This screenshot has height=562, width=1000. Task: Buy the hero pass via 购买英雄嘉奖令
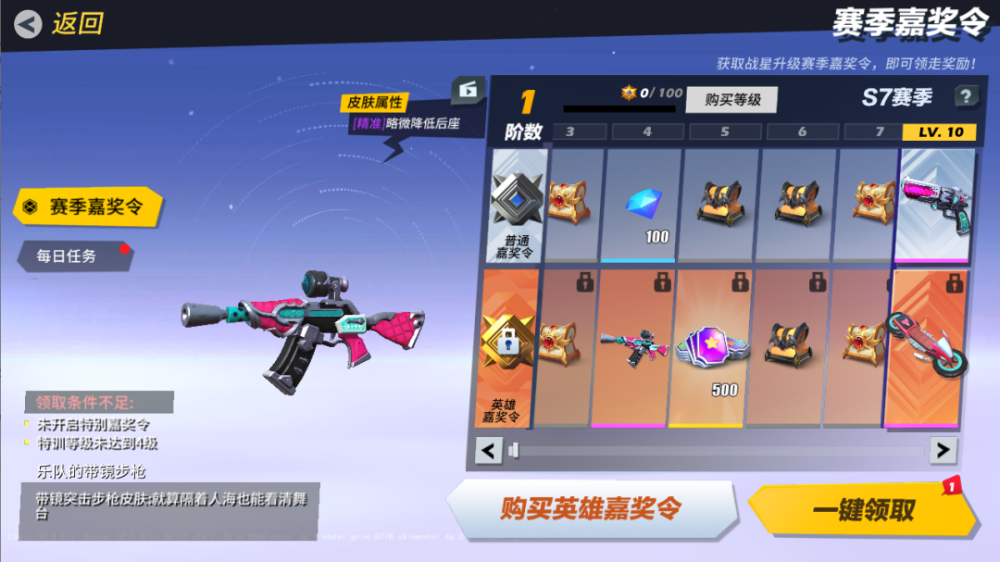590,508
